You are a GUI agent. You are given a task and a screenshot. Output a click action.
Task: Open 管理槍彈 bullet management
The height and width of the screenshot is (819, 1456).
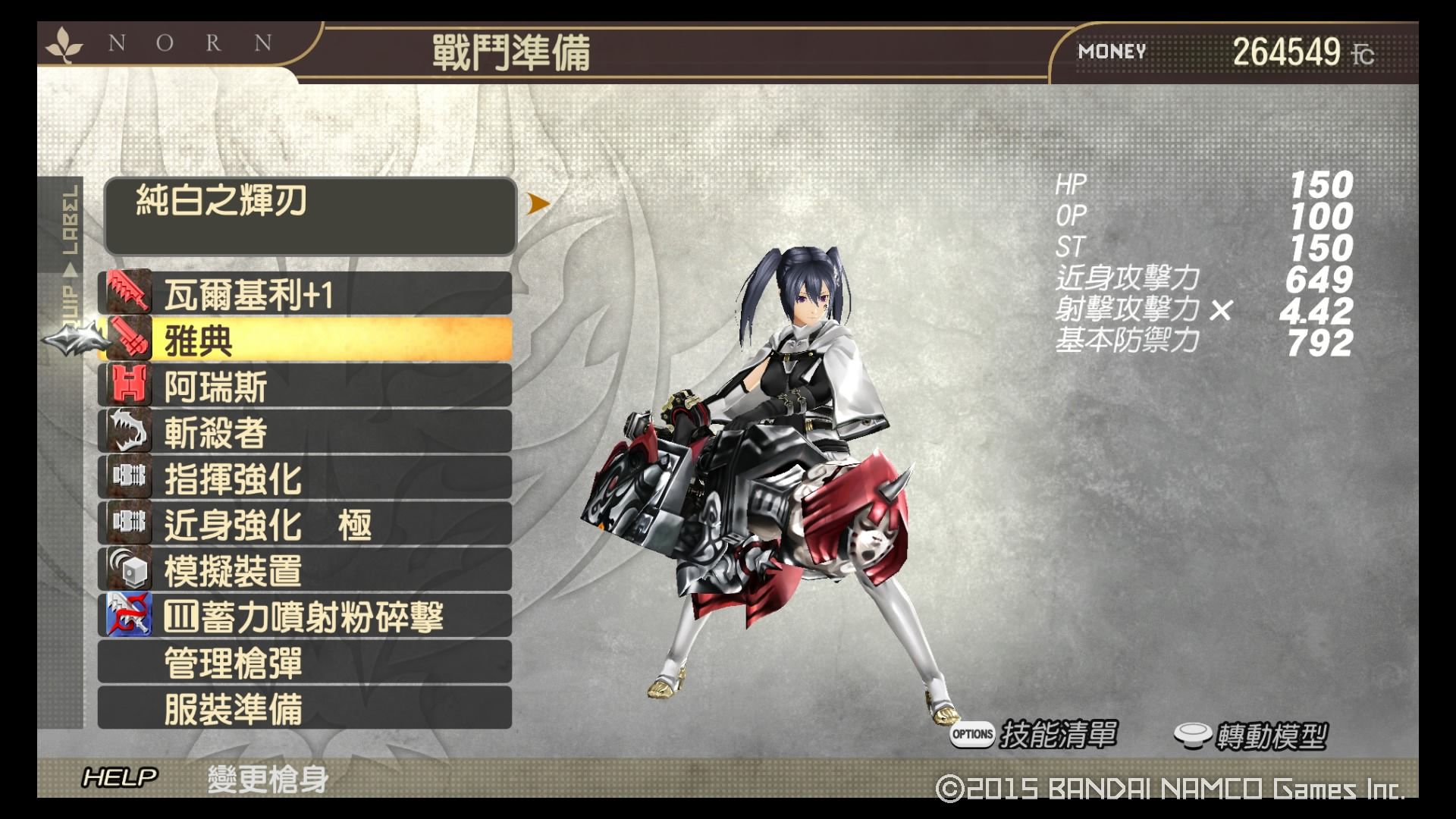pos(305,662)
